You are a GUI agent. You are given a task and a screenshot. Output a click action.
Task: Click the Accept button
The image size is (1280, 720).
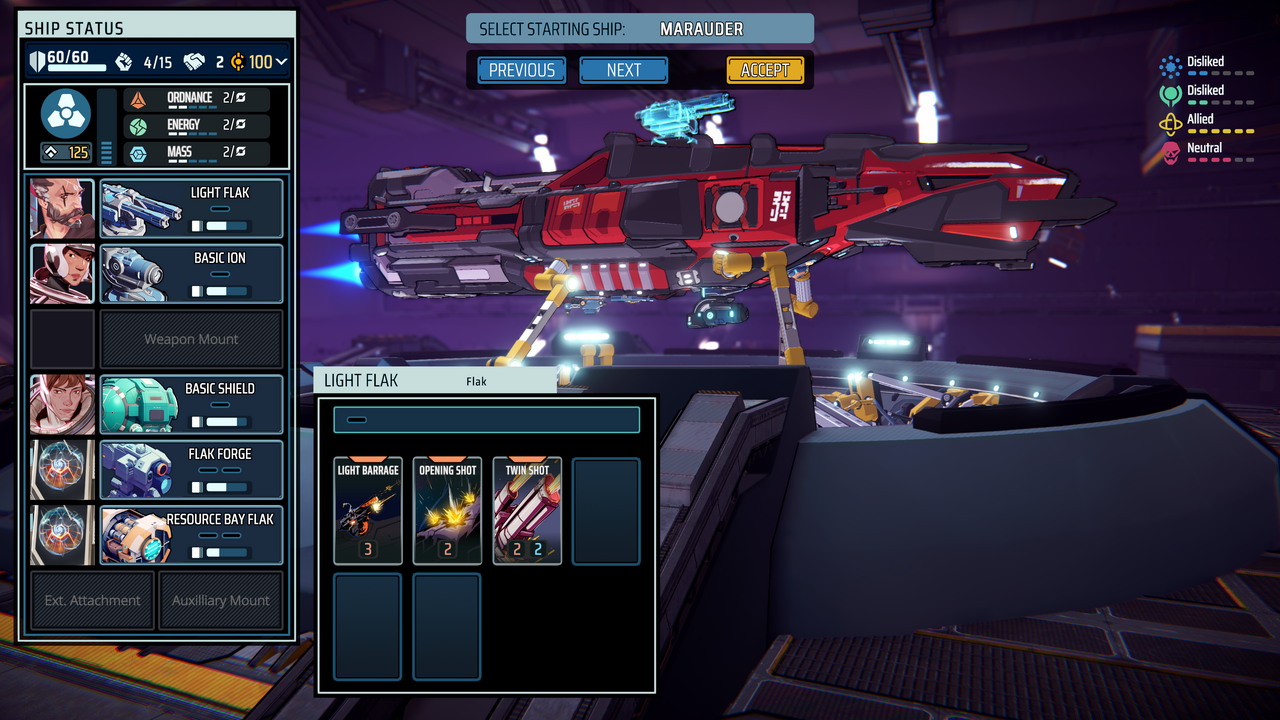(765, 70)
